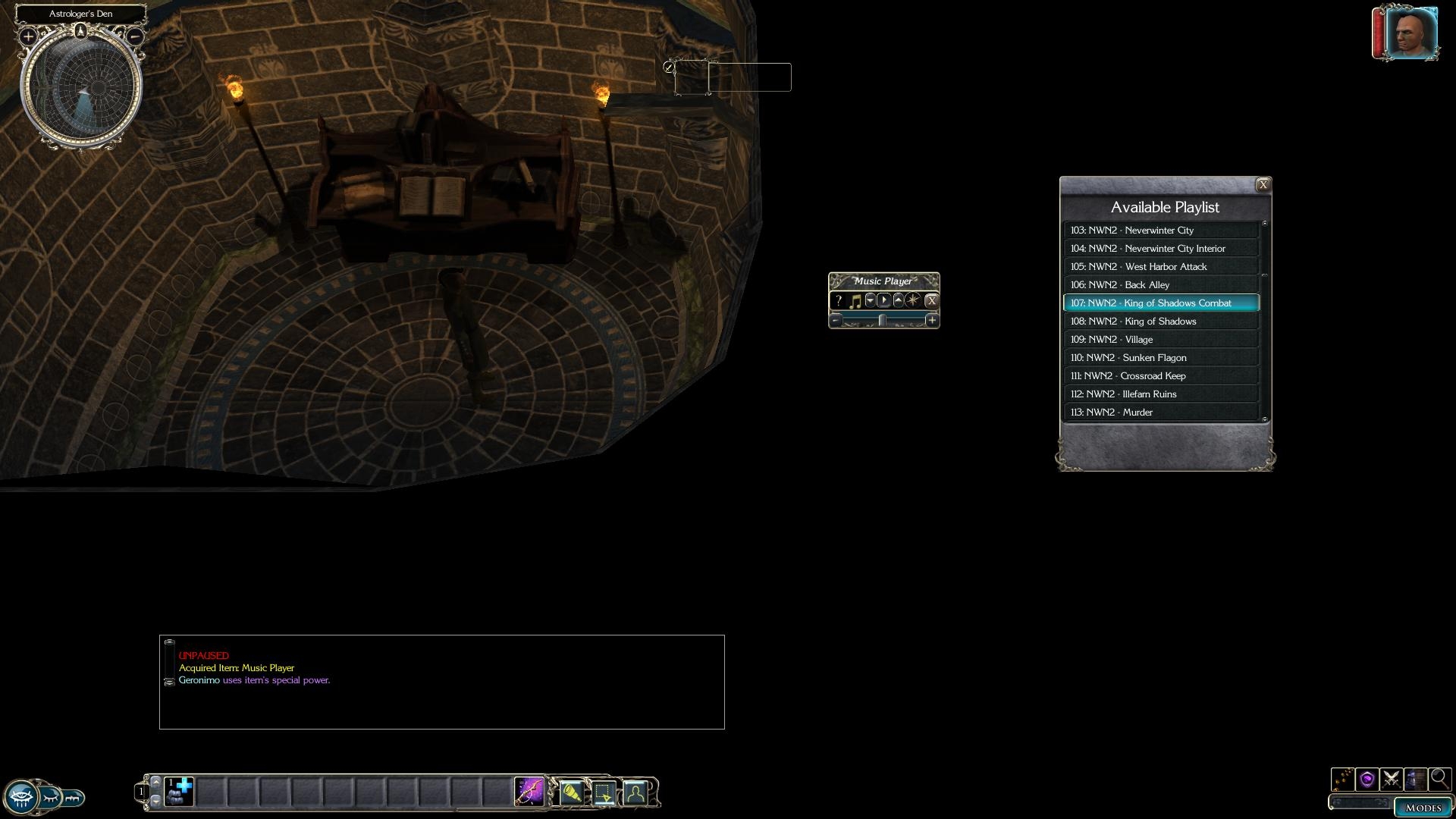
Task: Pick the Sunken Flagon playlist entry
Action: pos(1160,358)
